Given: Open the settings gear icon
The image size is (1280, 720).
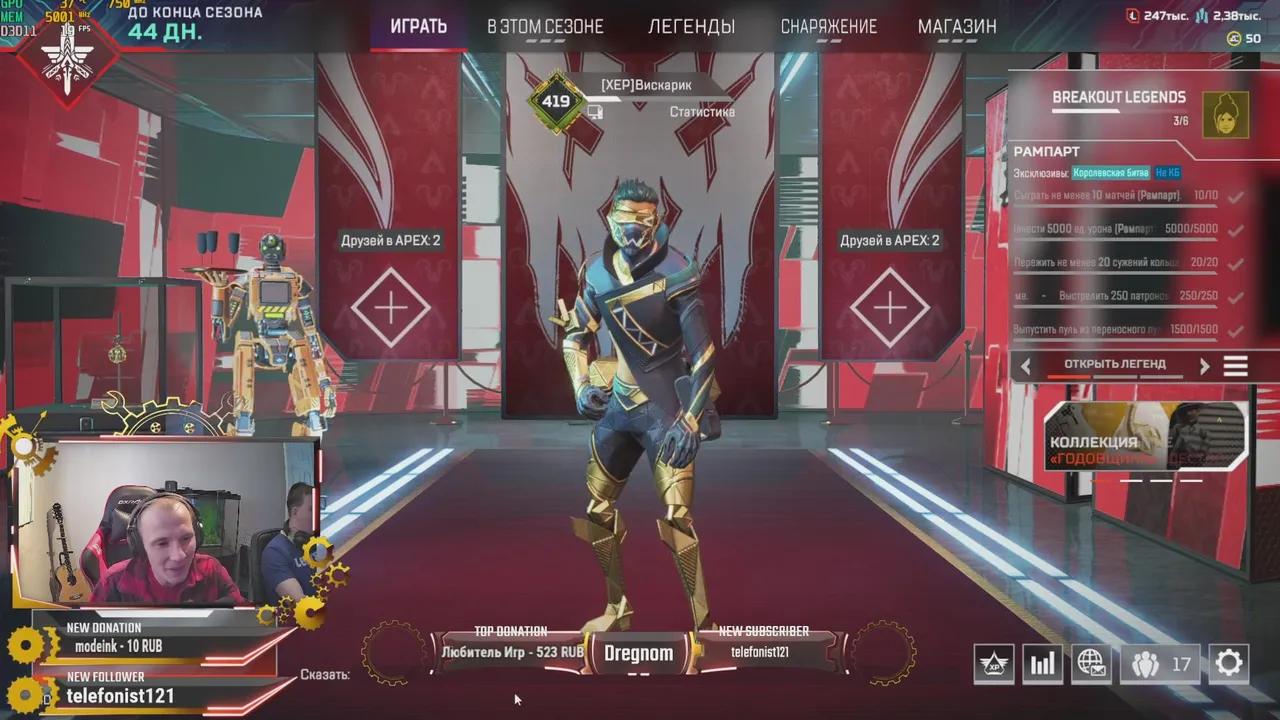Looking at the screenshot, I should [x=1228, y=663].
